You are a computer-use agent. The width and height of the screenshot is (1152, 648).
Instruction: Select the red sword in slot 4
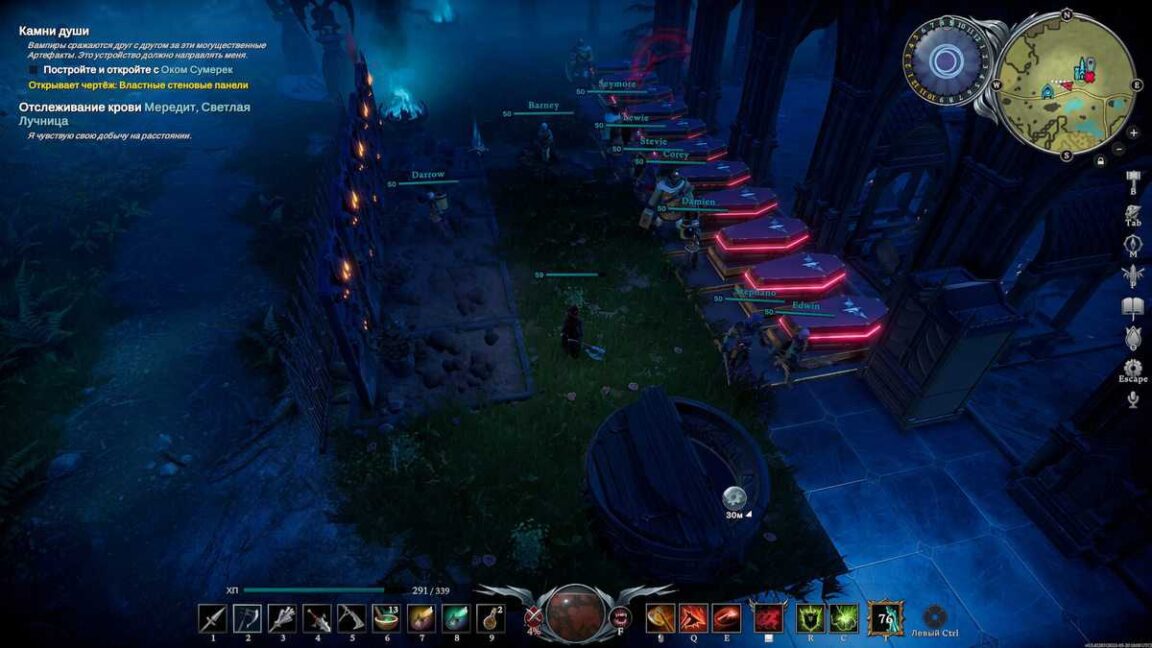(x=317, y=618)
